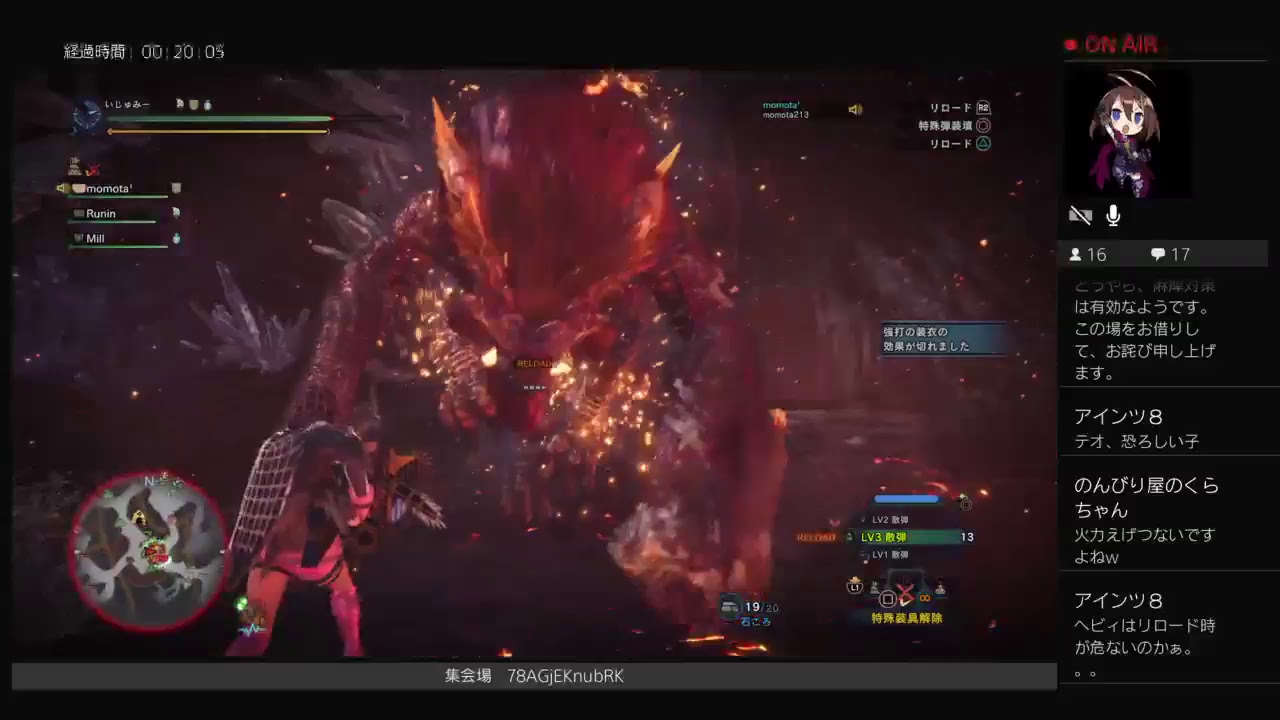The height and width of the screenshot is (720, 1280).
Task: Expand the LV1 散弾 ammo entry
Action: click(x=890, y=555)
